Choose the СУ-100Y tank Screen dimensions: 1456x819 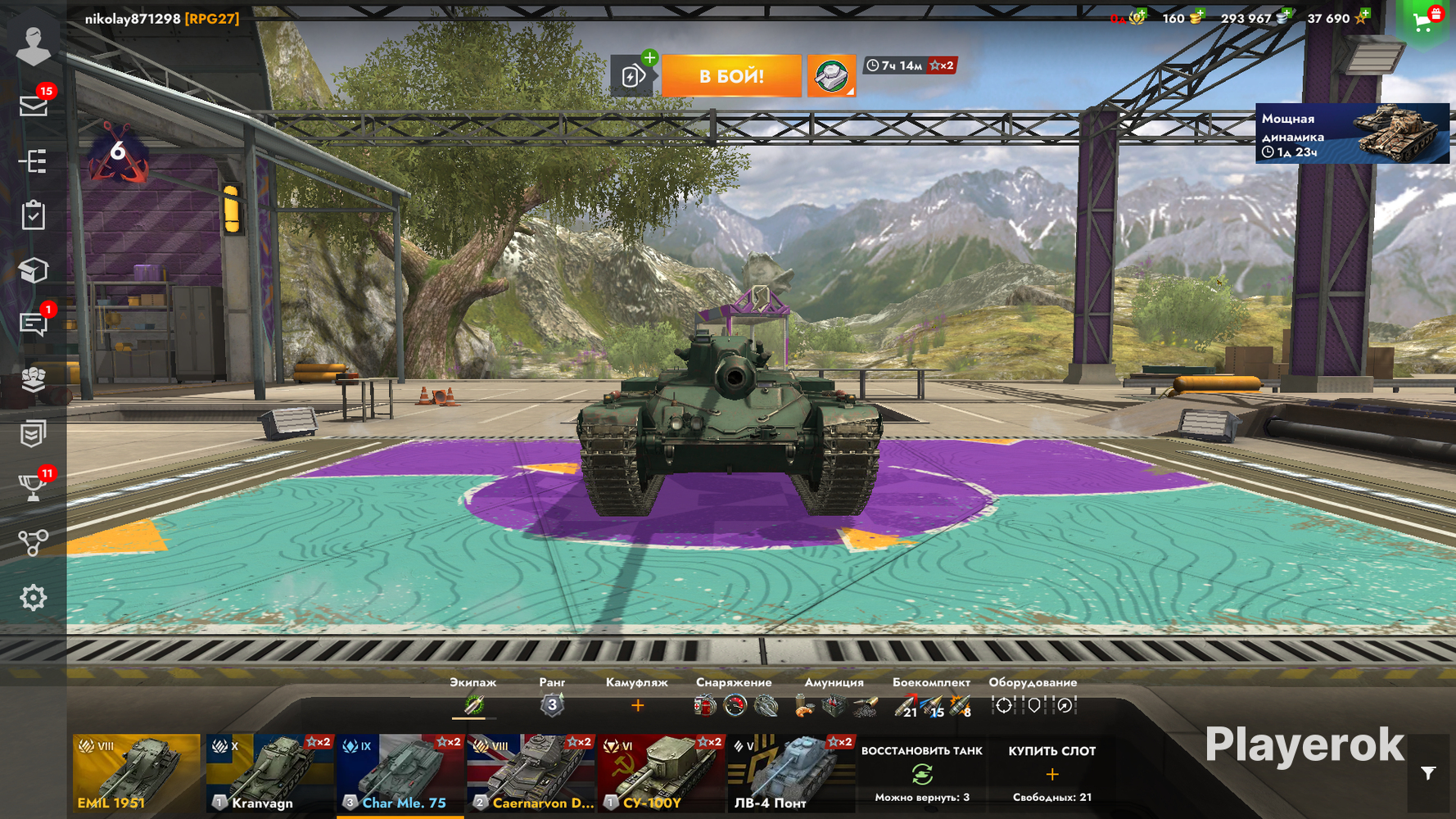point(661,774)
